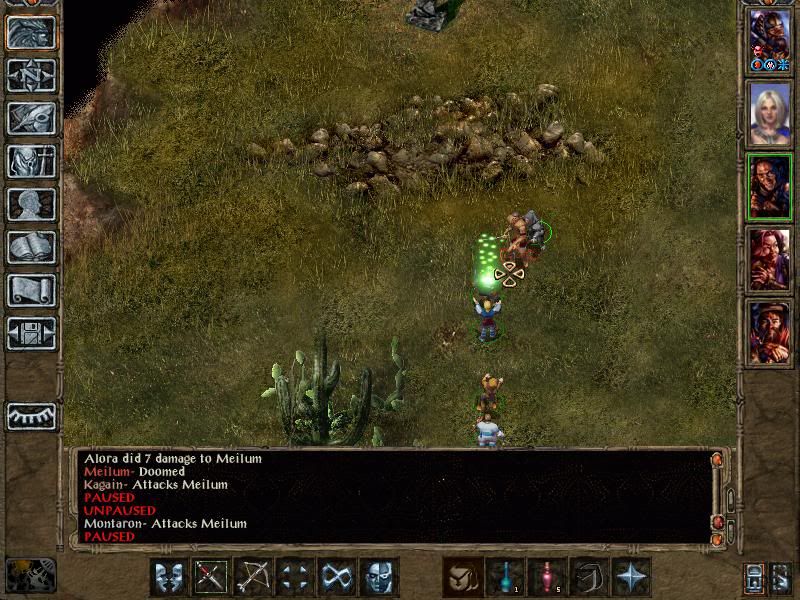Equip the bow weapon slot
The image size is (800, 600).
(253, 577)
